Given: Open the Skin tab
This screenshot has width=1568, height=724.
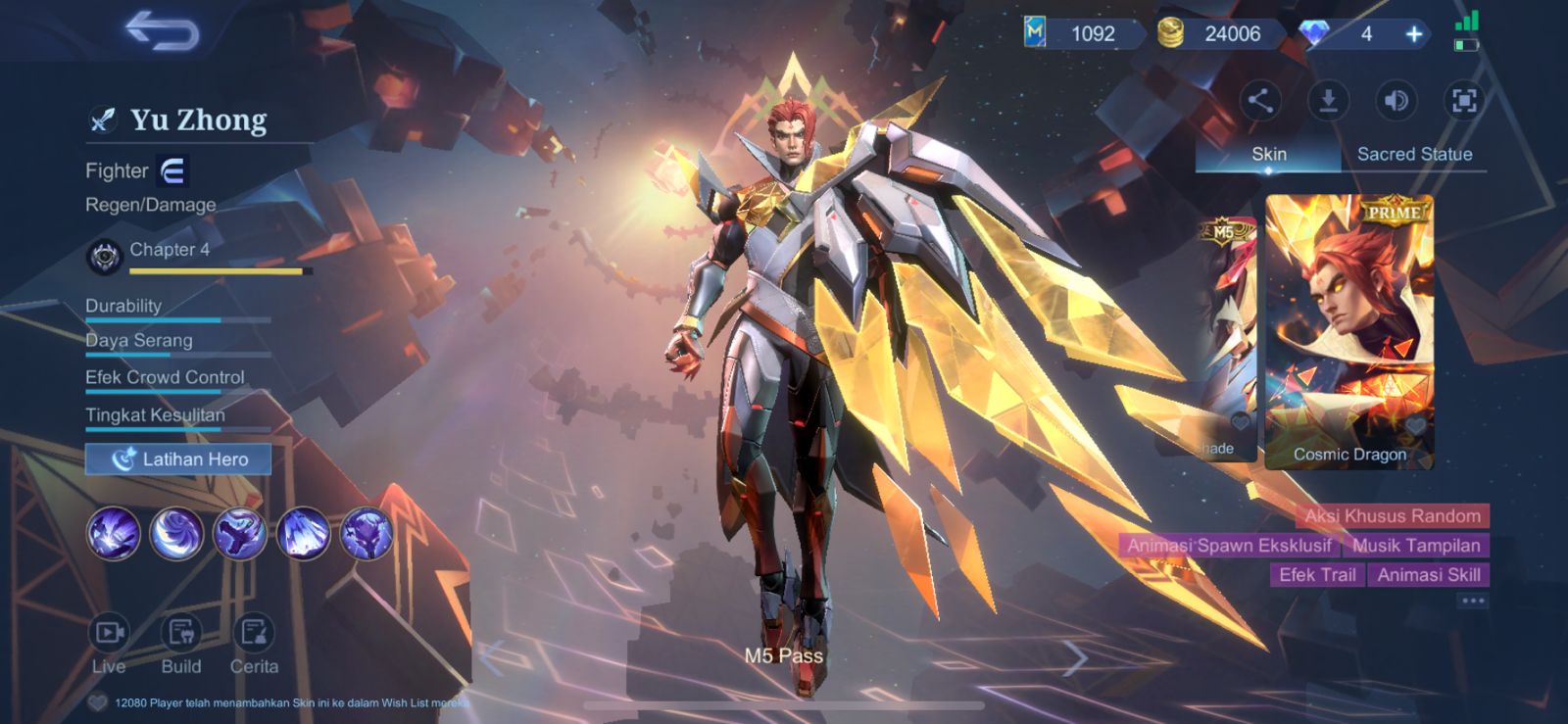Looking at the screenshot, I should (x=1267, y=154).
